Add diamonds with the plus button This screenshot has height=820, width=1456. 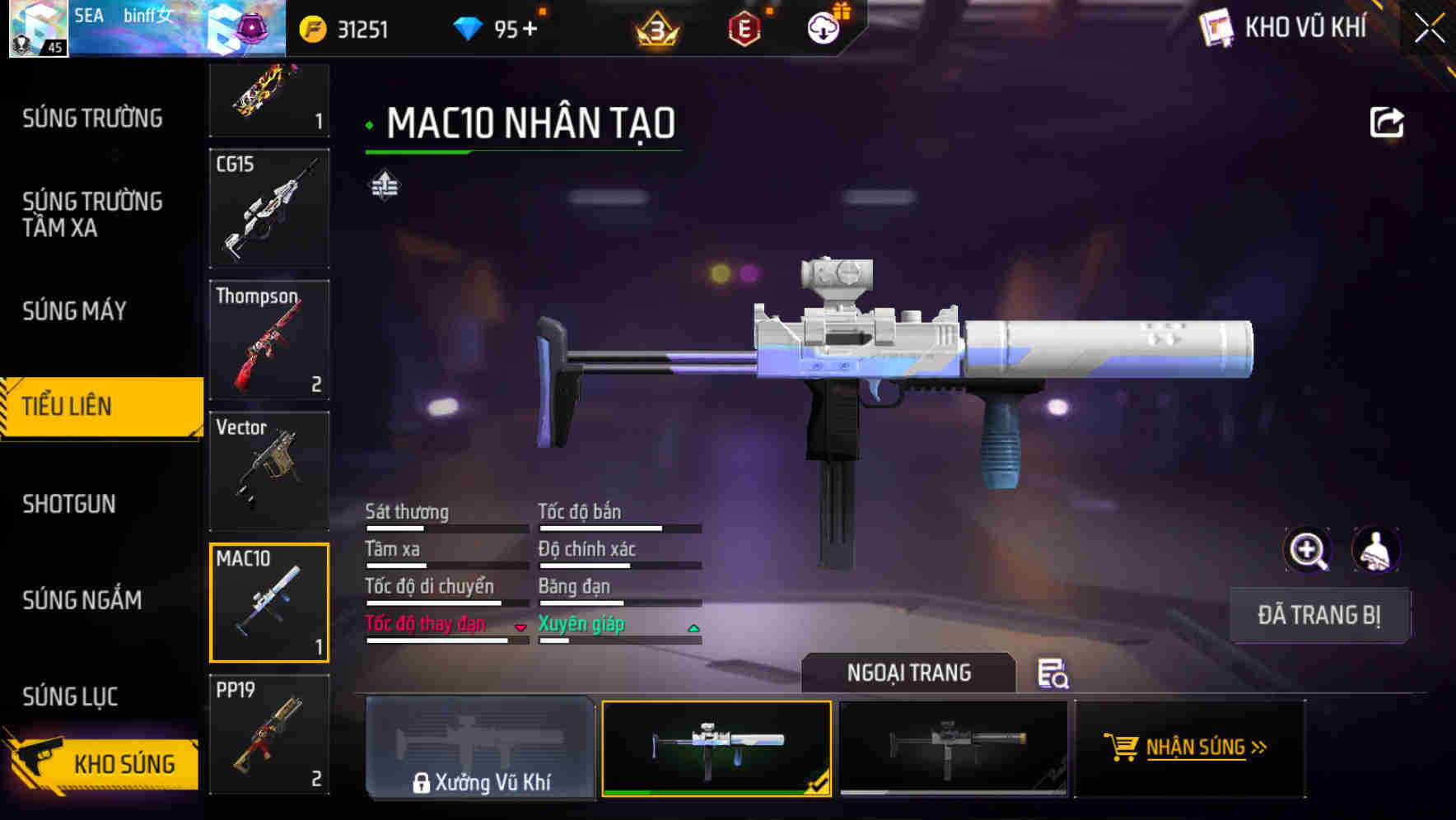pos(529,30)
